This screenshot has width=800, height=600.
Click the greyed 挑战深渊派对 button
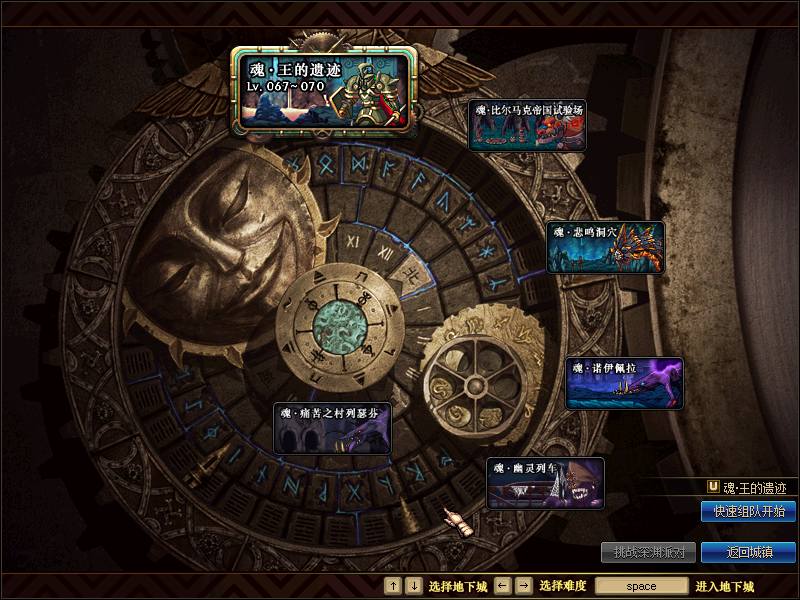[648, 552]
